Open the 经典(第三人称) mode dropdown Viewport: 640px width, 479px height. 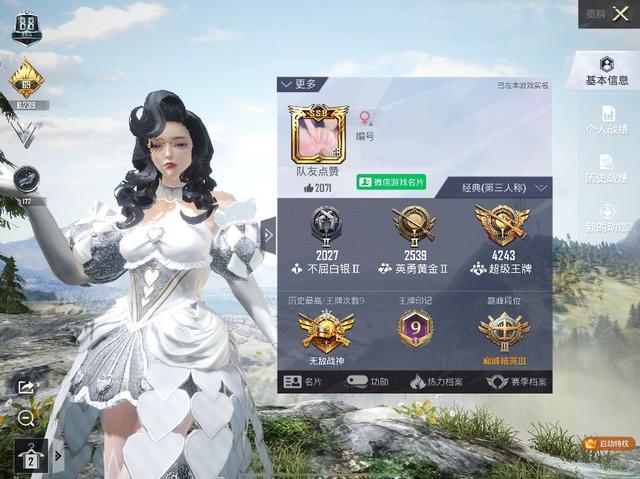point(504,187)
